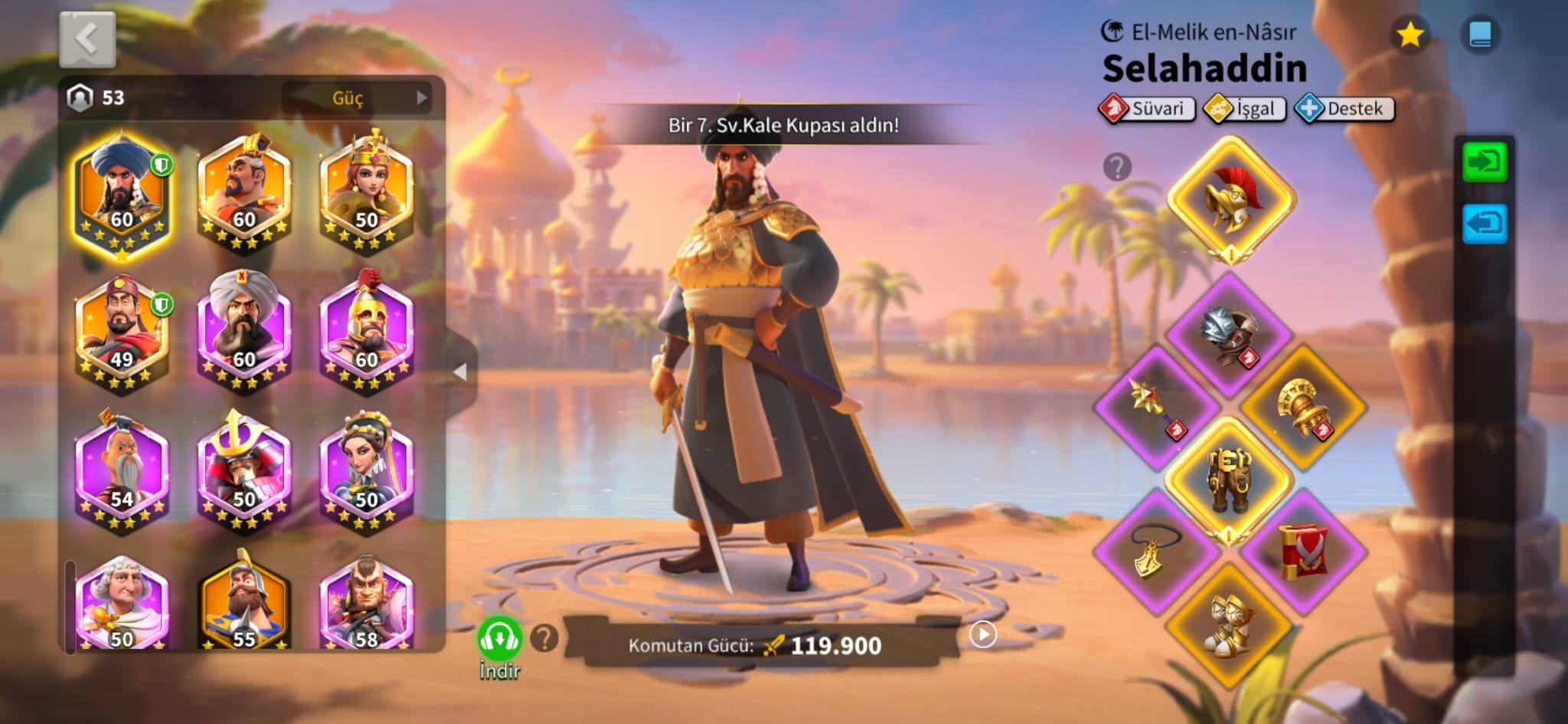
Task: Collapse the commander list panel
Action: pyautogui.click(x=460, y=372)
